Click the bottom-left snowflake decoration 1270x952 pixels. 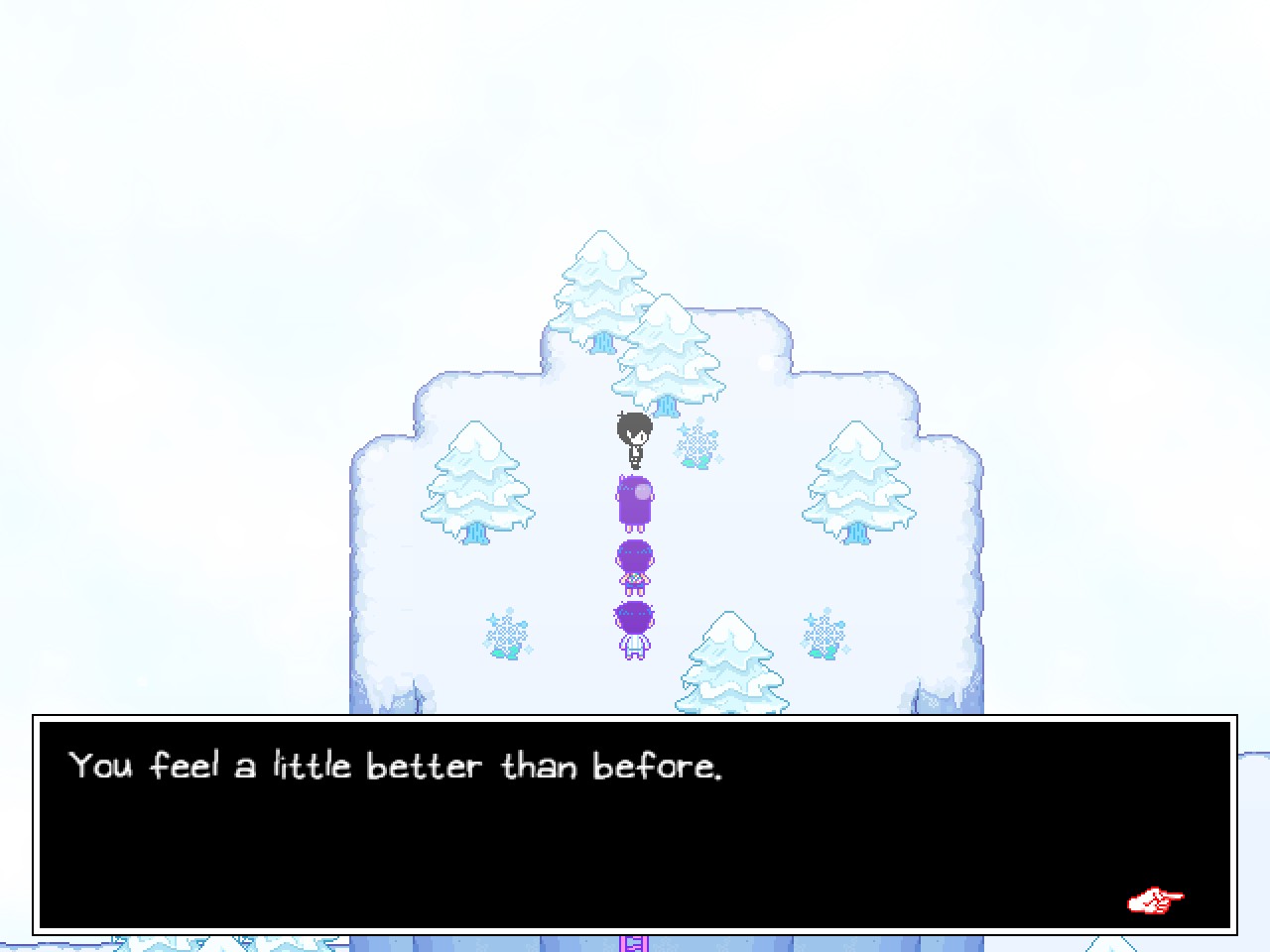[506, 632]
